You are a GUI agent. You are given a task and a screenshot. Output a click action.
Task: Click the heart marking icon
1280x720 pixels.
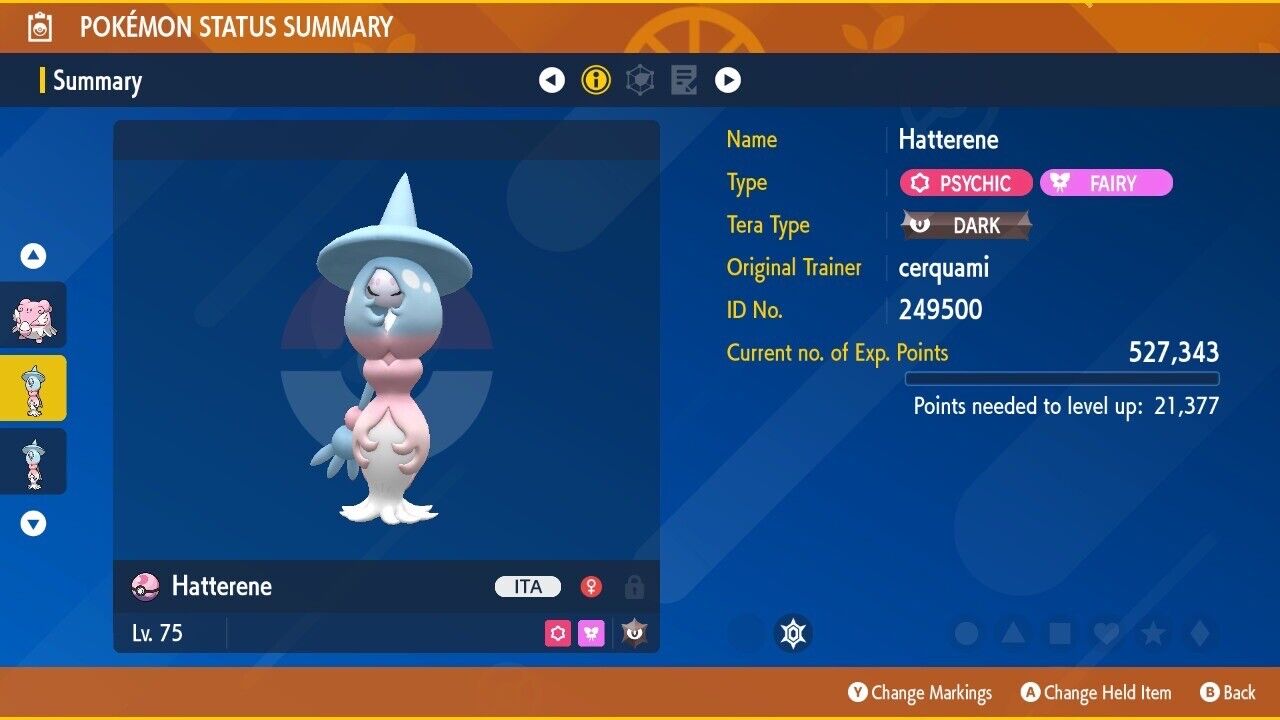click(x=1106, y=633)
